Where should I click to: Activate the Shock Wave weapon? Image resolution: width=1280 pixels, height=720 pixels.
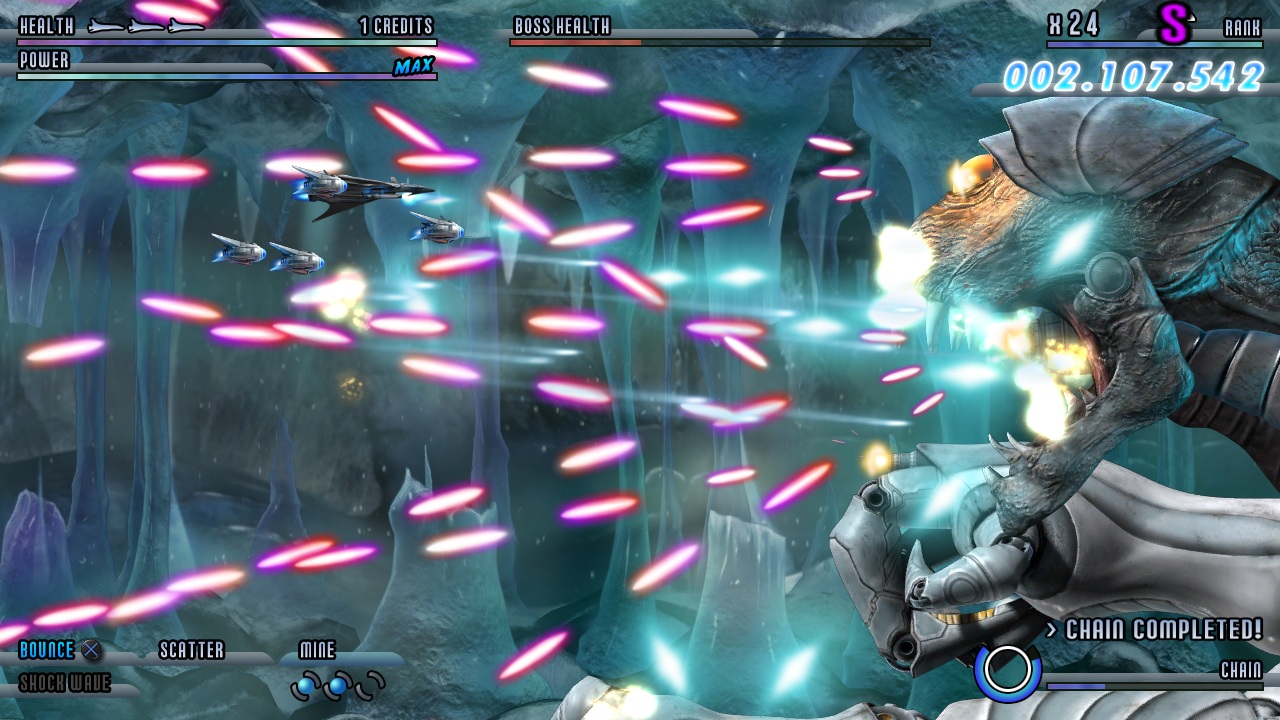(x=65, y=684)
